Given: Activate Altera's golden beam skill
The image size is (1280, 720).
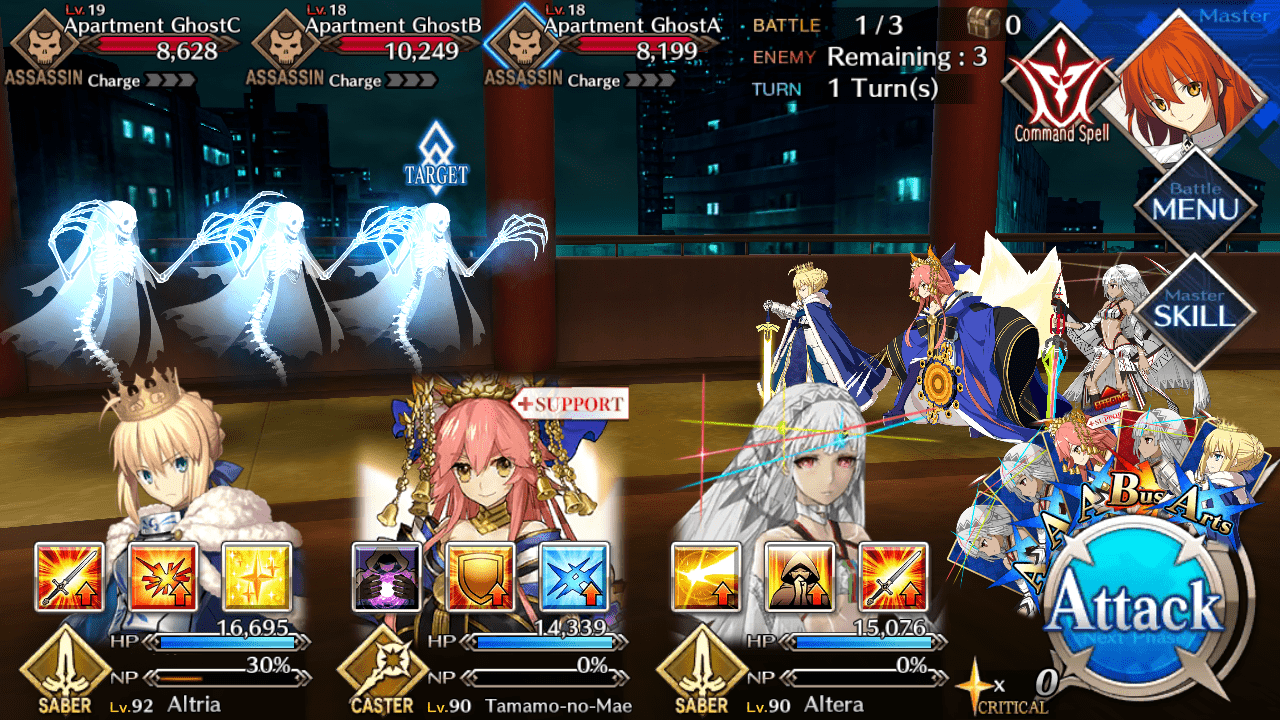Looking at the screenshot, I should pos(706,577).
